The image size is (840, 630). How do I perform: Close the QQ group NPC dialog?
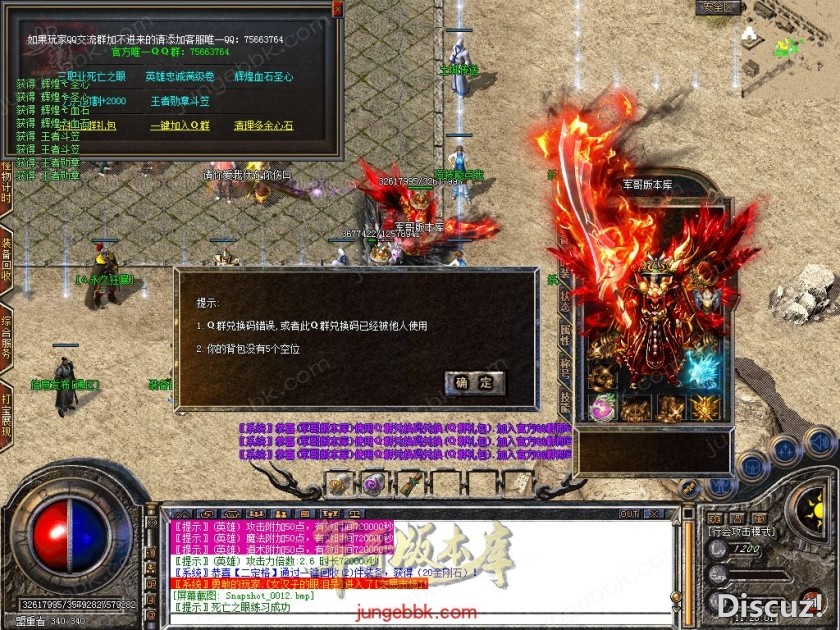(334, 9)
